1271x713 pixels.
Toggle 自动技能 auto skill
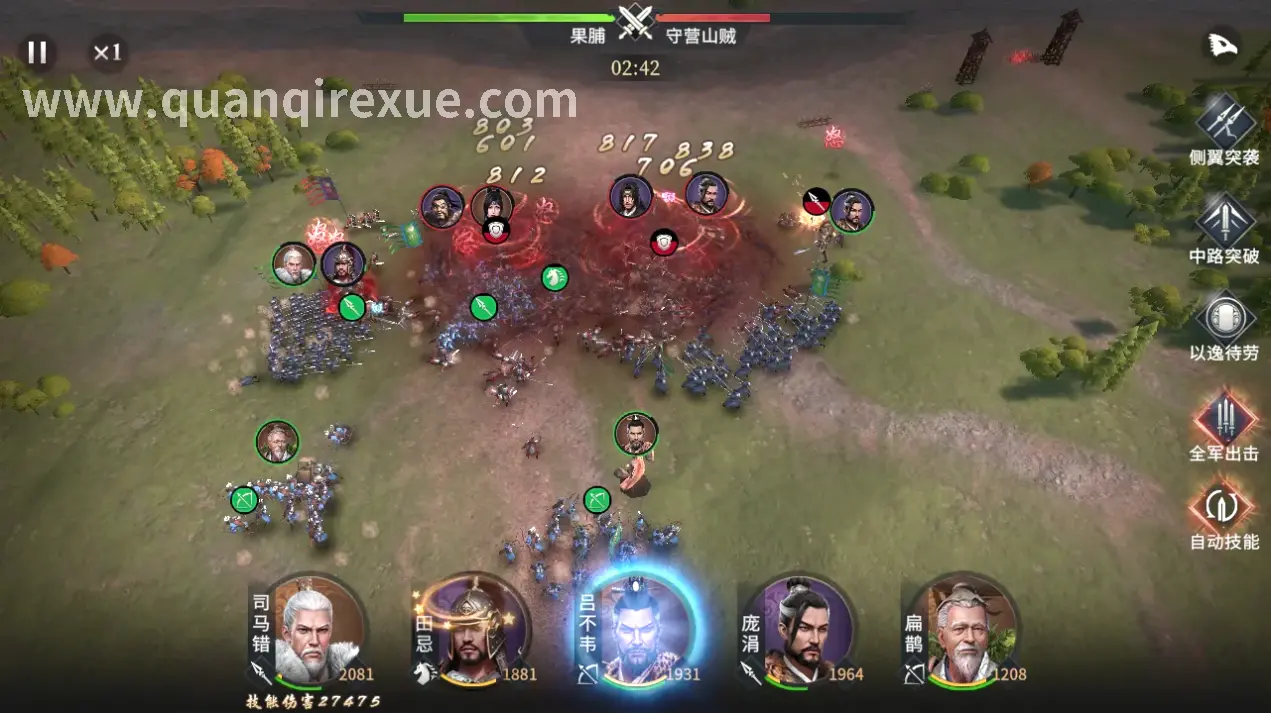pos(1224,506)
